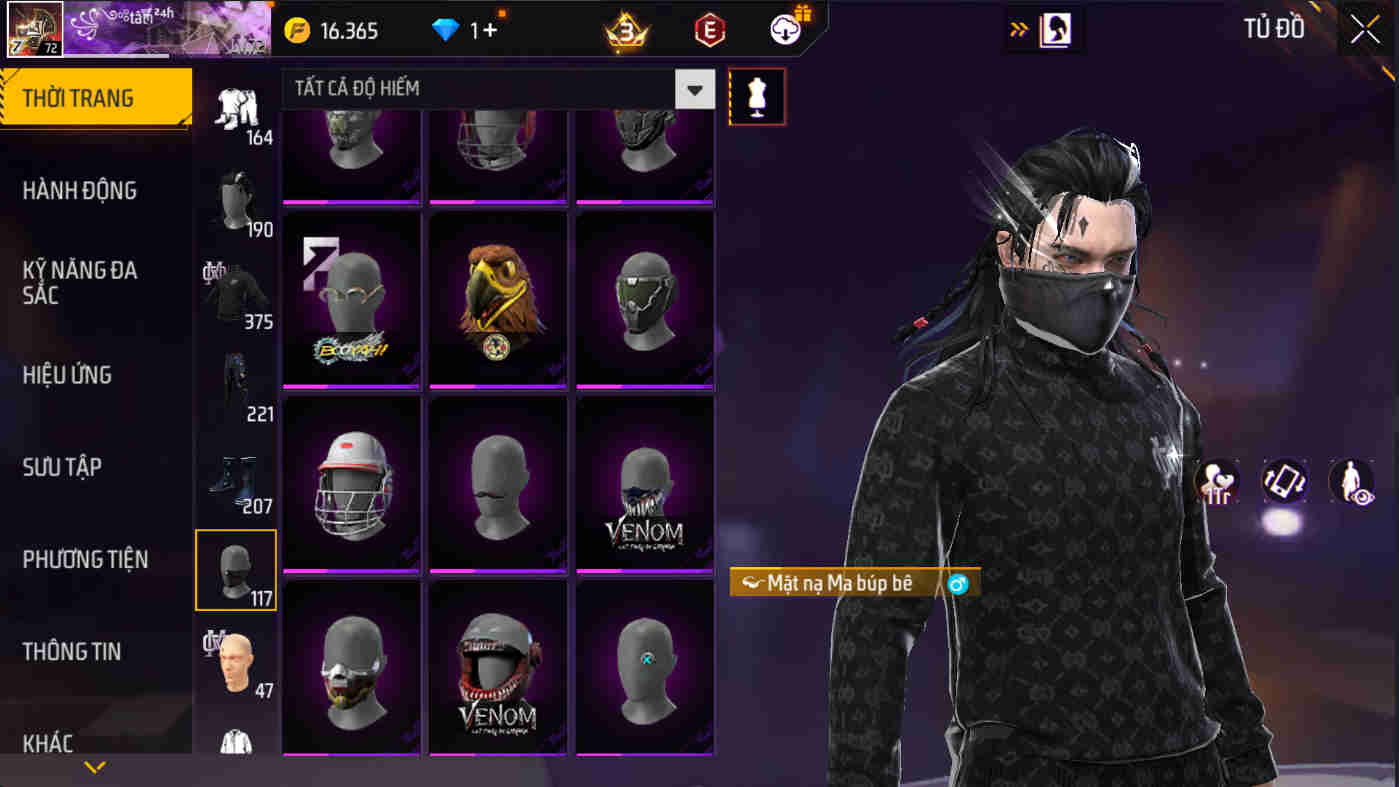Open the rank medal icon showing 3

pos(630,29)
